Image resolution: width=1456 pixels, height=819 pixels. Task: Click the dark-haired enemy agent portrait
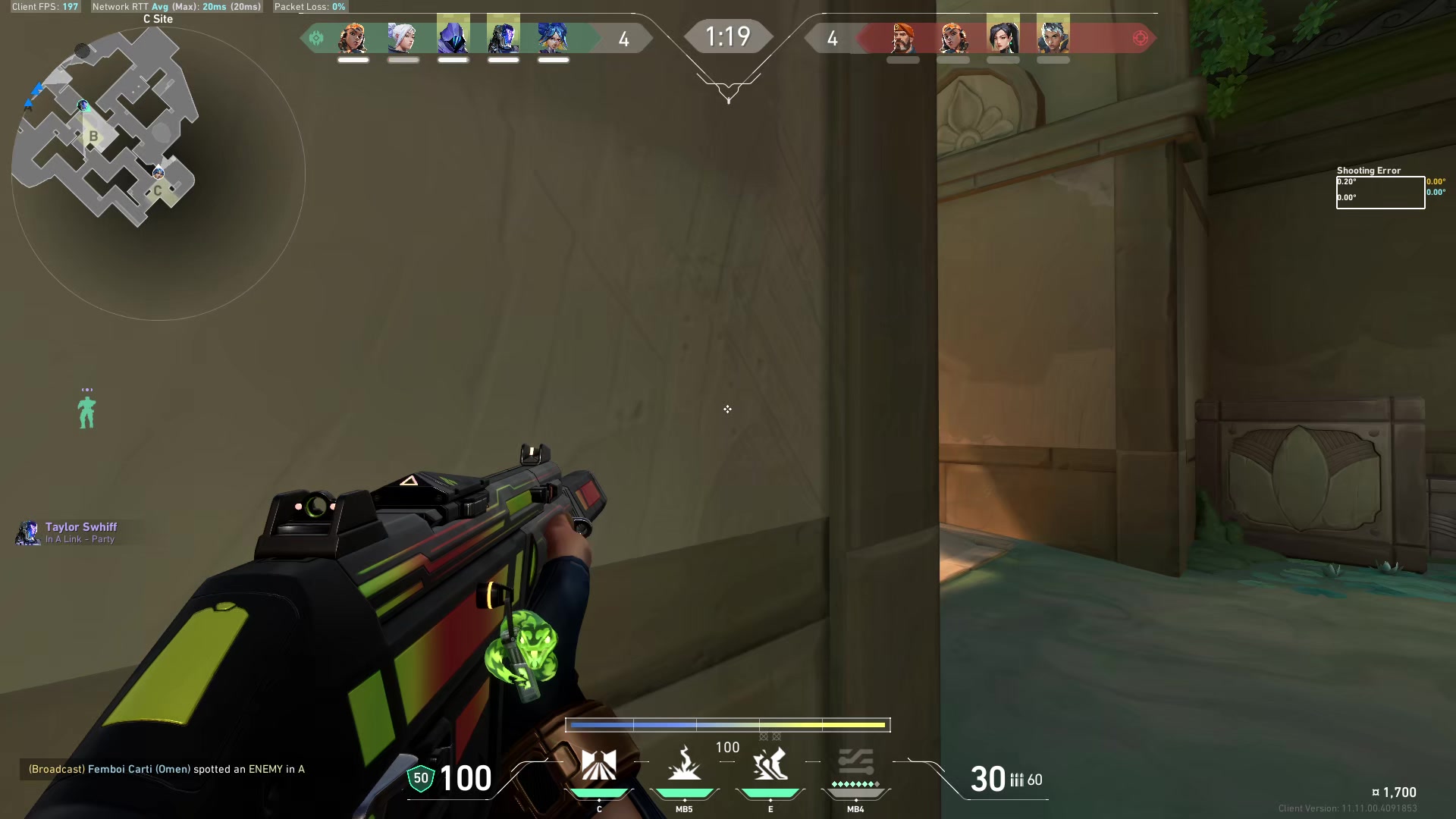[x=1003, y=37]
